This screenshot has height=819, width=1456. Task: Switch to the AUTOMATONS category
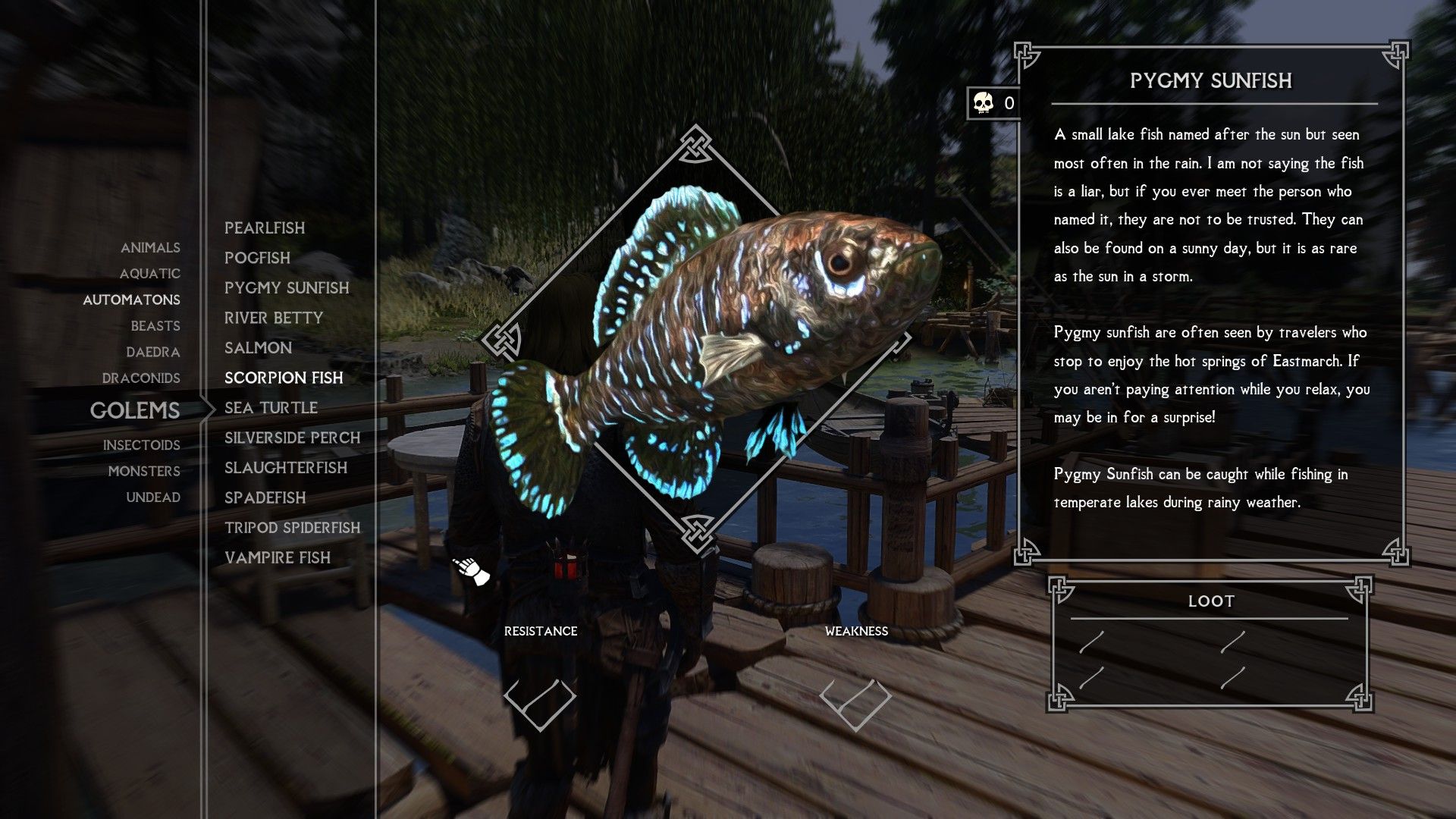coord(132,300)
